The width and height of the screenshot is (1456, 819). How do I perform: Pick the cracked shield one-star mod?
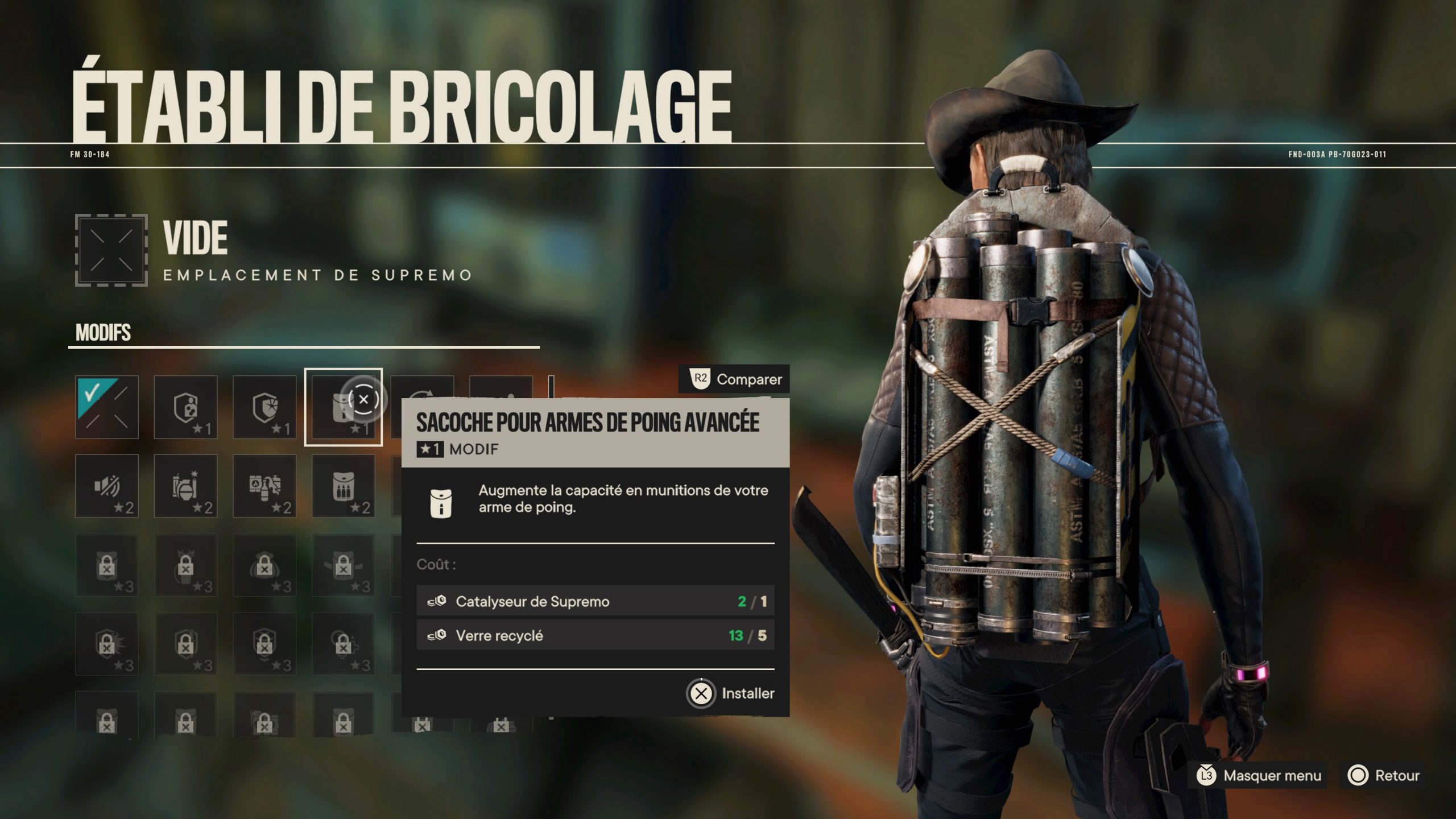tap(265, 407)
